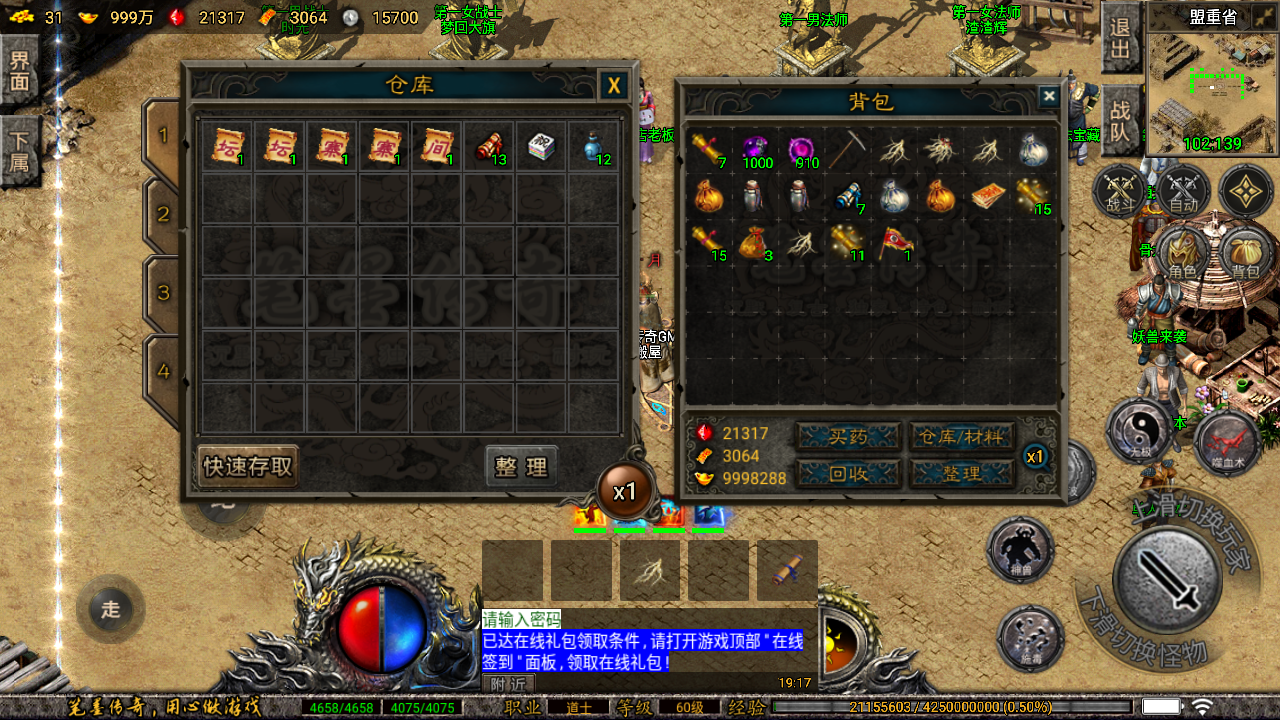Close the 仓库 warehouse window

[613, 86]
